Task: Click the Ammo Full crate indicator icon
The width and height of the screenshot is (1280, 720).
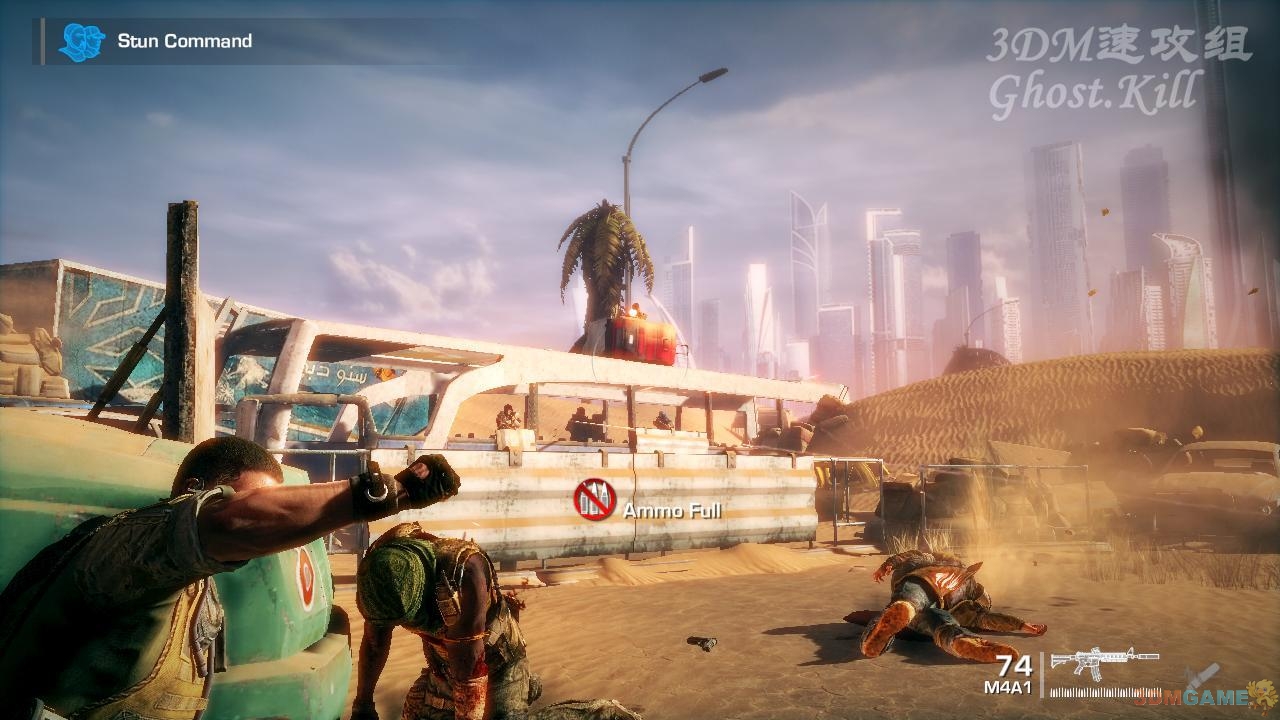Action: click(x=594, y=499)
